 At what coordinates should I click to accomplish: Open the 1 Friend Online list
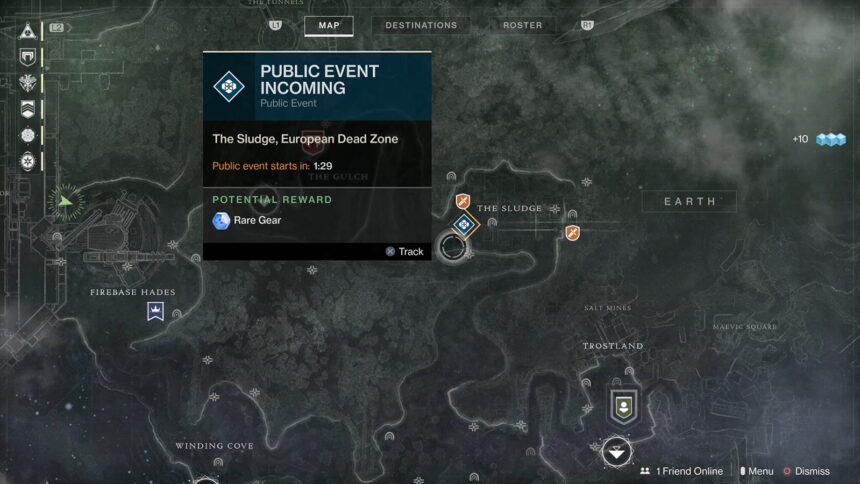pos(682,471)
